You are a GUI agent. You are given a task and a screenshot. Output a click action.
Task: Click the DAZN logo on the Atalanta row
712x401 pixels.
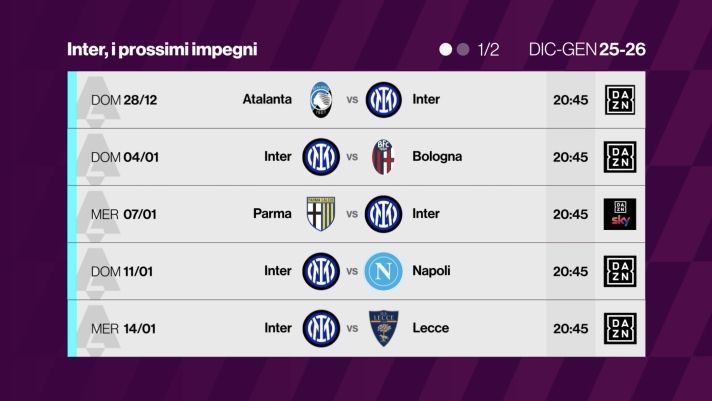click(x=620, y=100)
